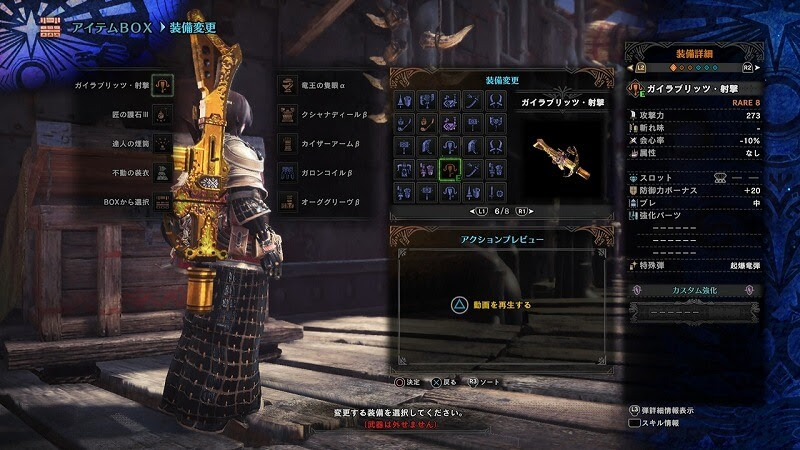The image size is (800, 450).
Task: Select the 達人の煙筒 tool entry
Action: (129, 144)
